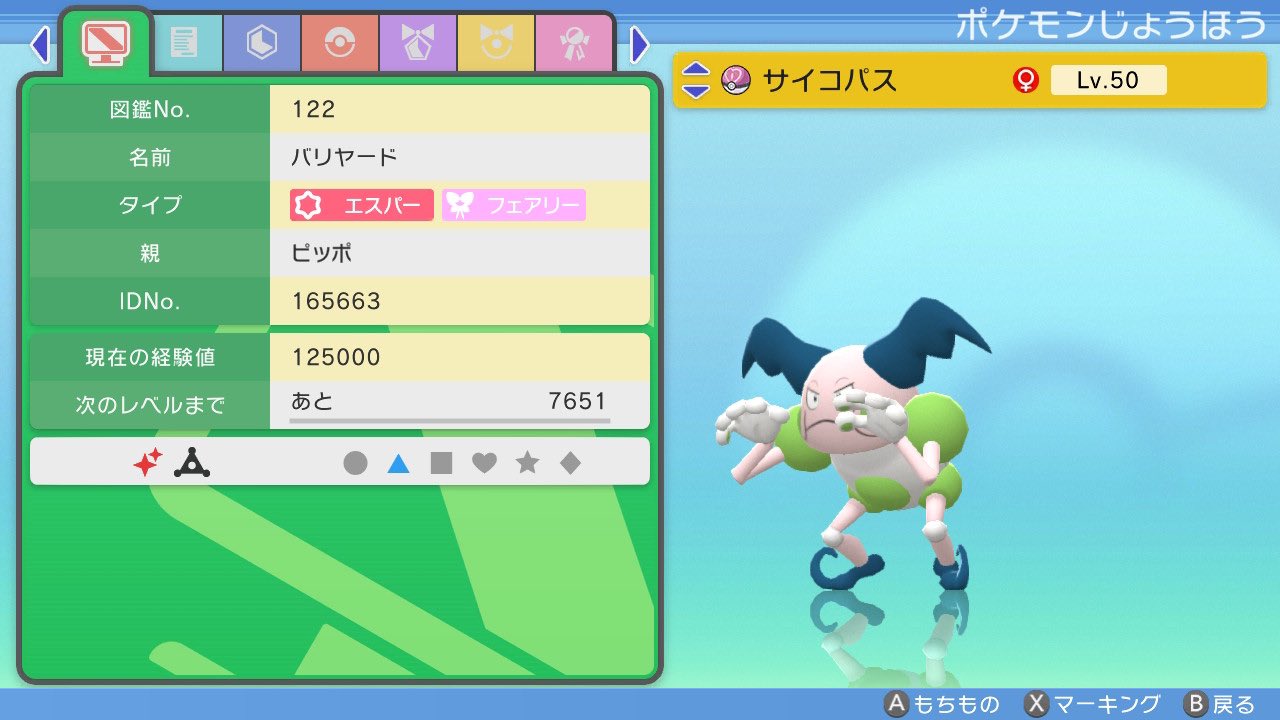Viewport: 1280px width, 720px height.
Task: Switch to the monitor info tab
Action: click(x=105, y=40)
